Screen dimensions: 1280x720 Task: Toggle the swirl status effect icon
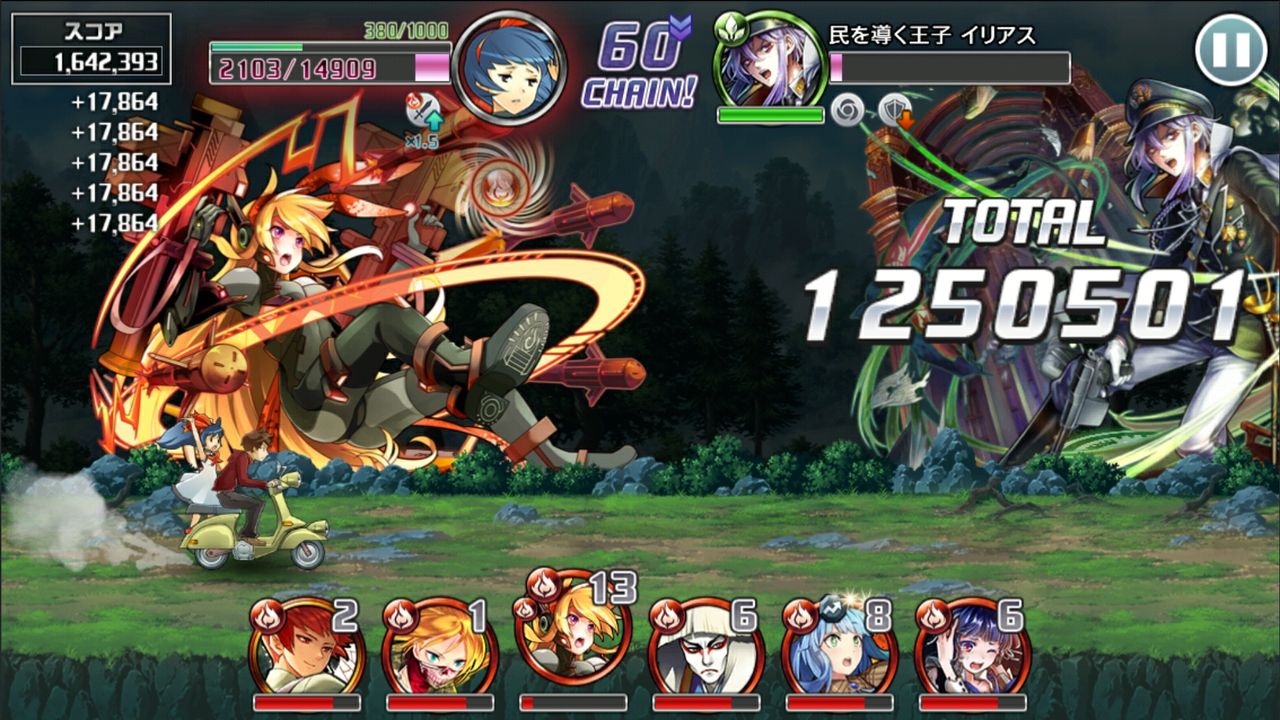[848, 111]
